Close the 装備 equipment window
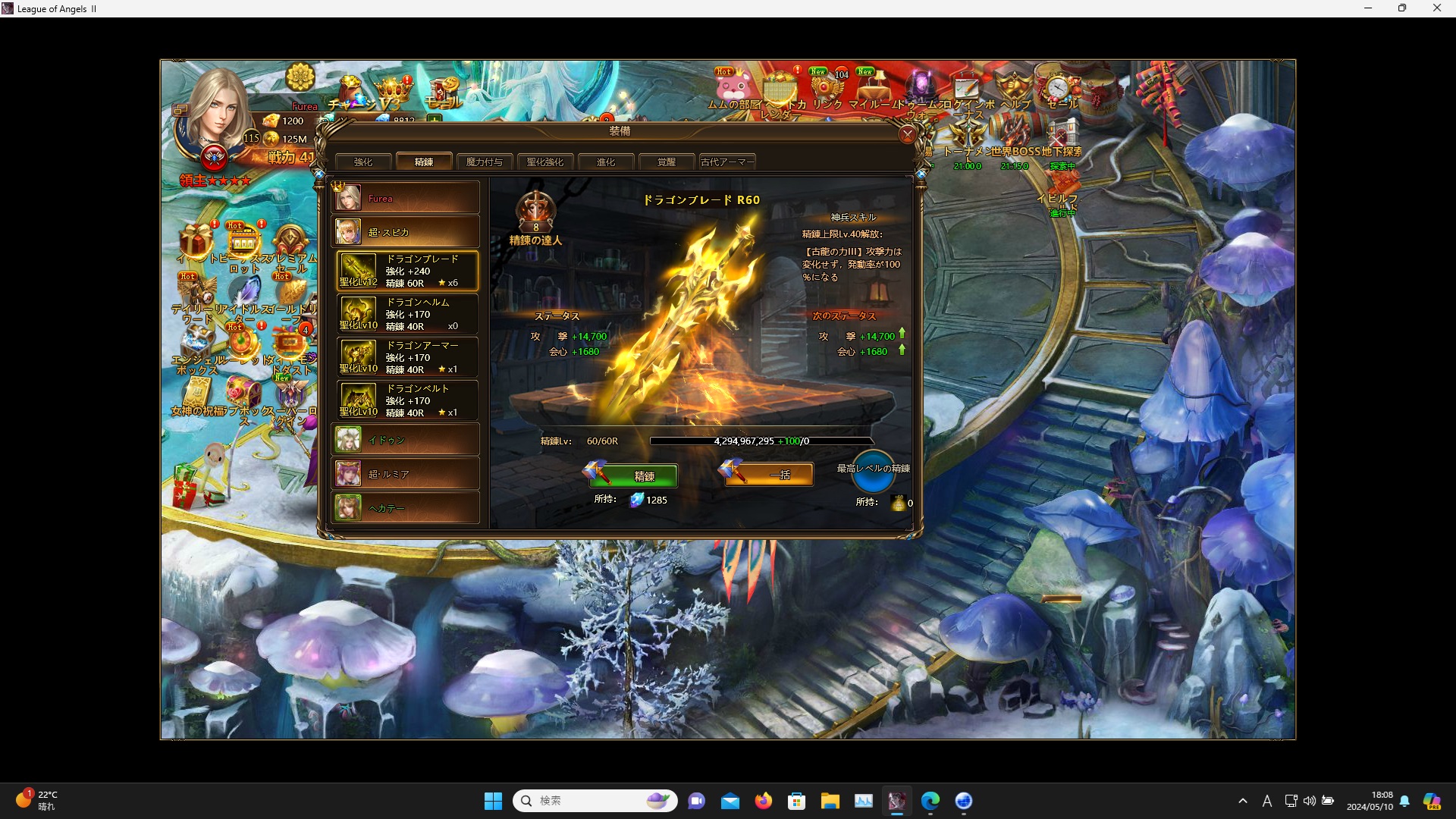Screen dimensions: 1456x819 click(907, 135)
